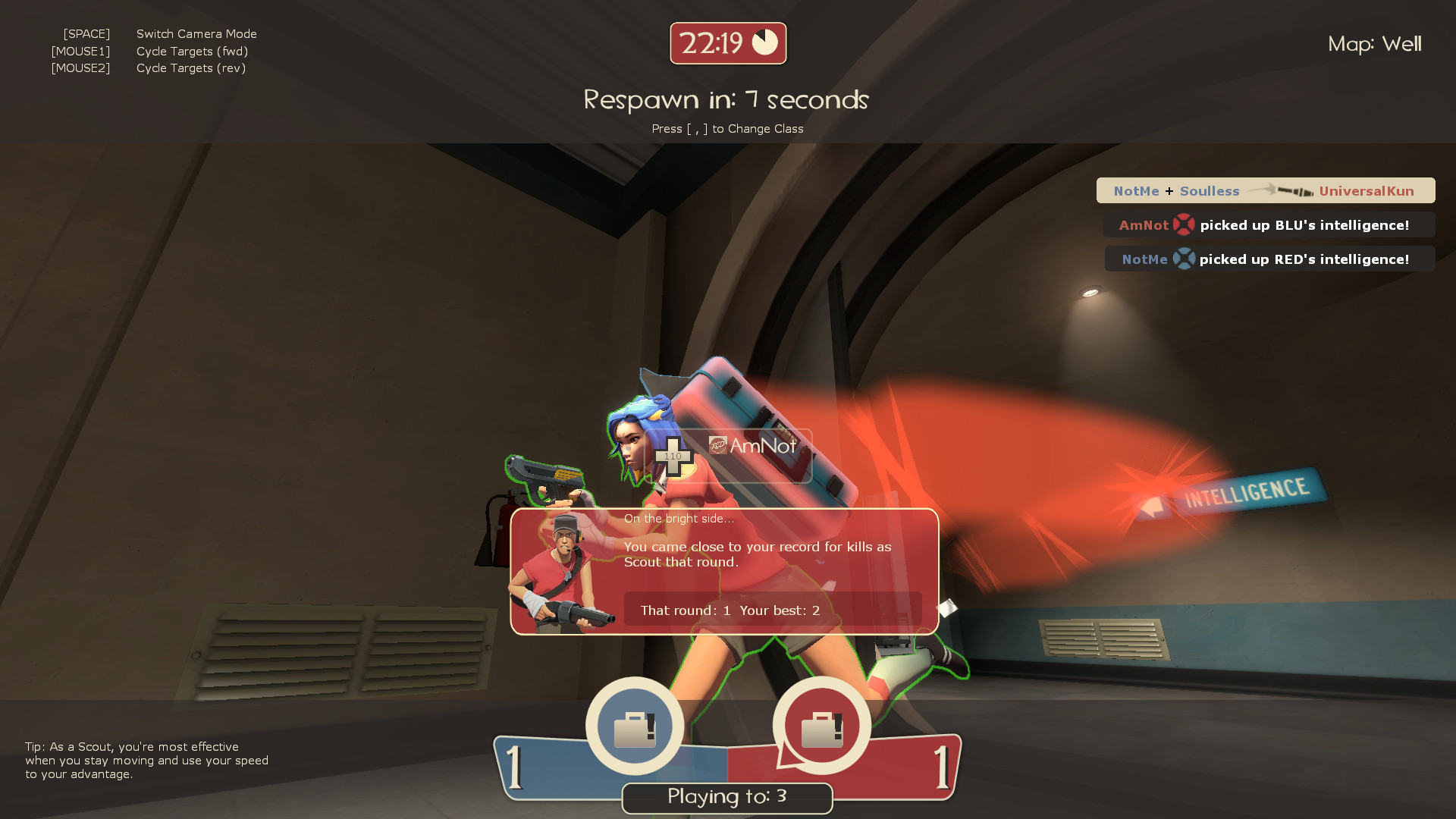1456x819 pixels.
Task: Select the Map: Well label
Action: click(x=1375, y=44)
